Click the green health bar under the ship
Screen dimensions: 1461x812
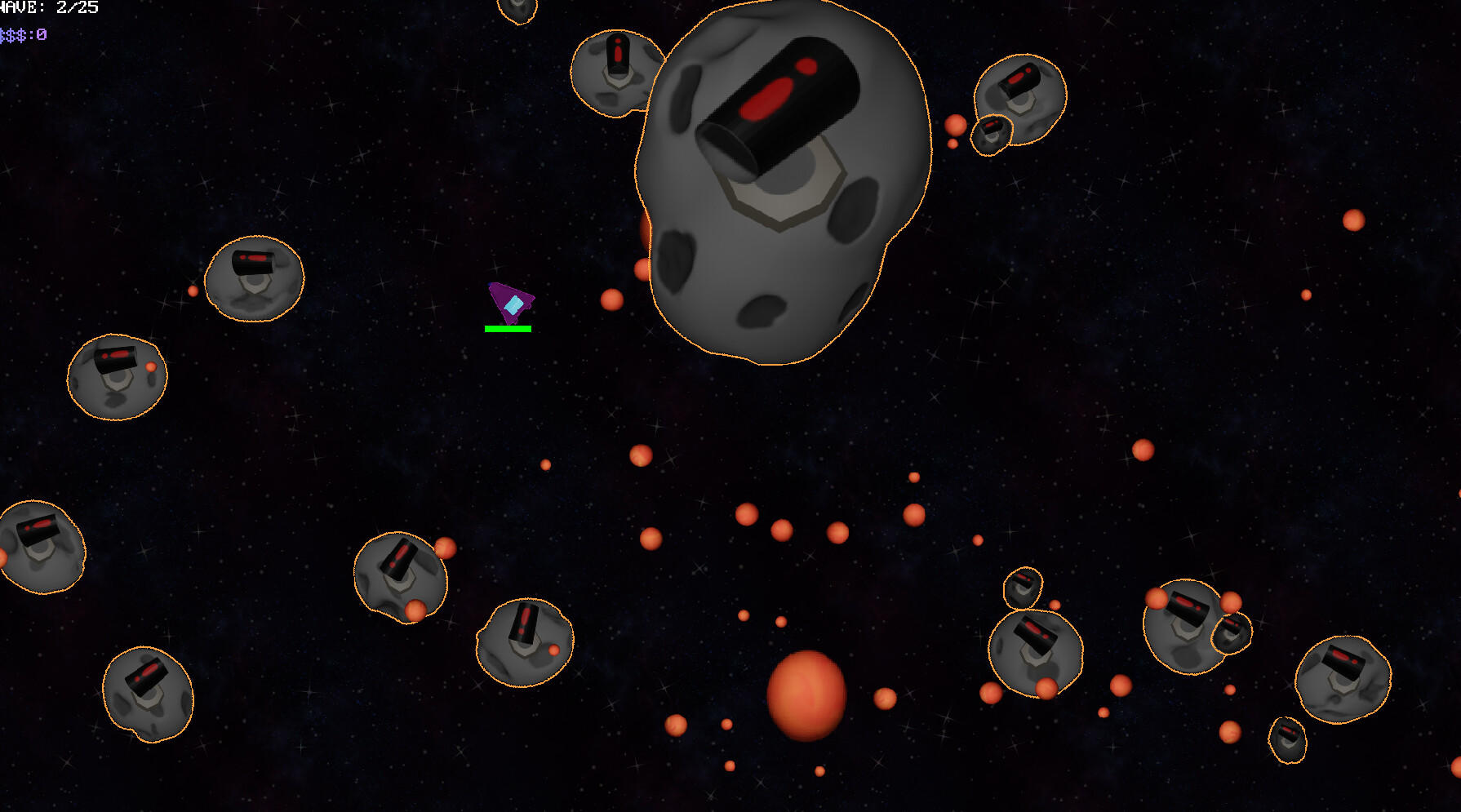coord(508,328)
